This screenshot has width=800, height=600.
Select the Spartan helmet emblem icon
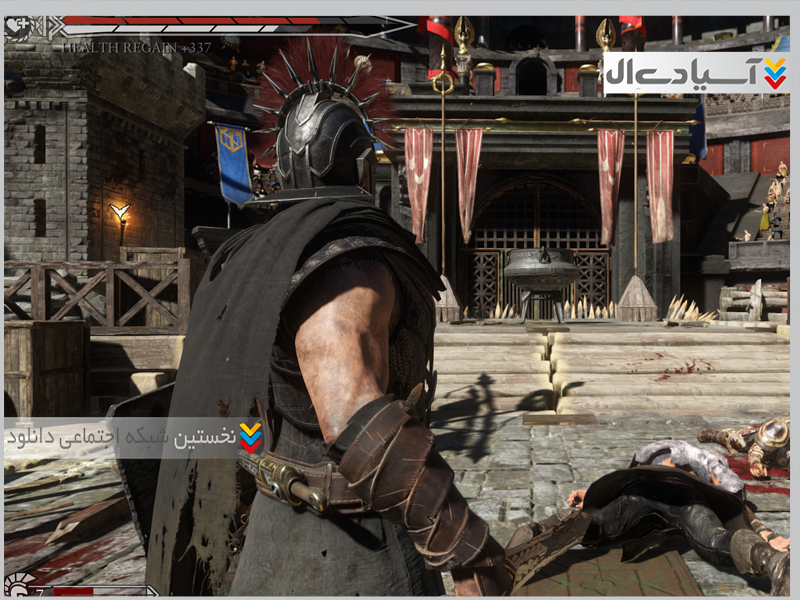point(17,583)
